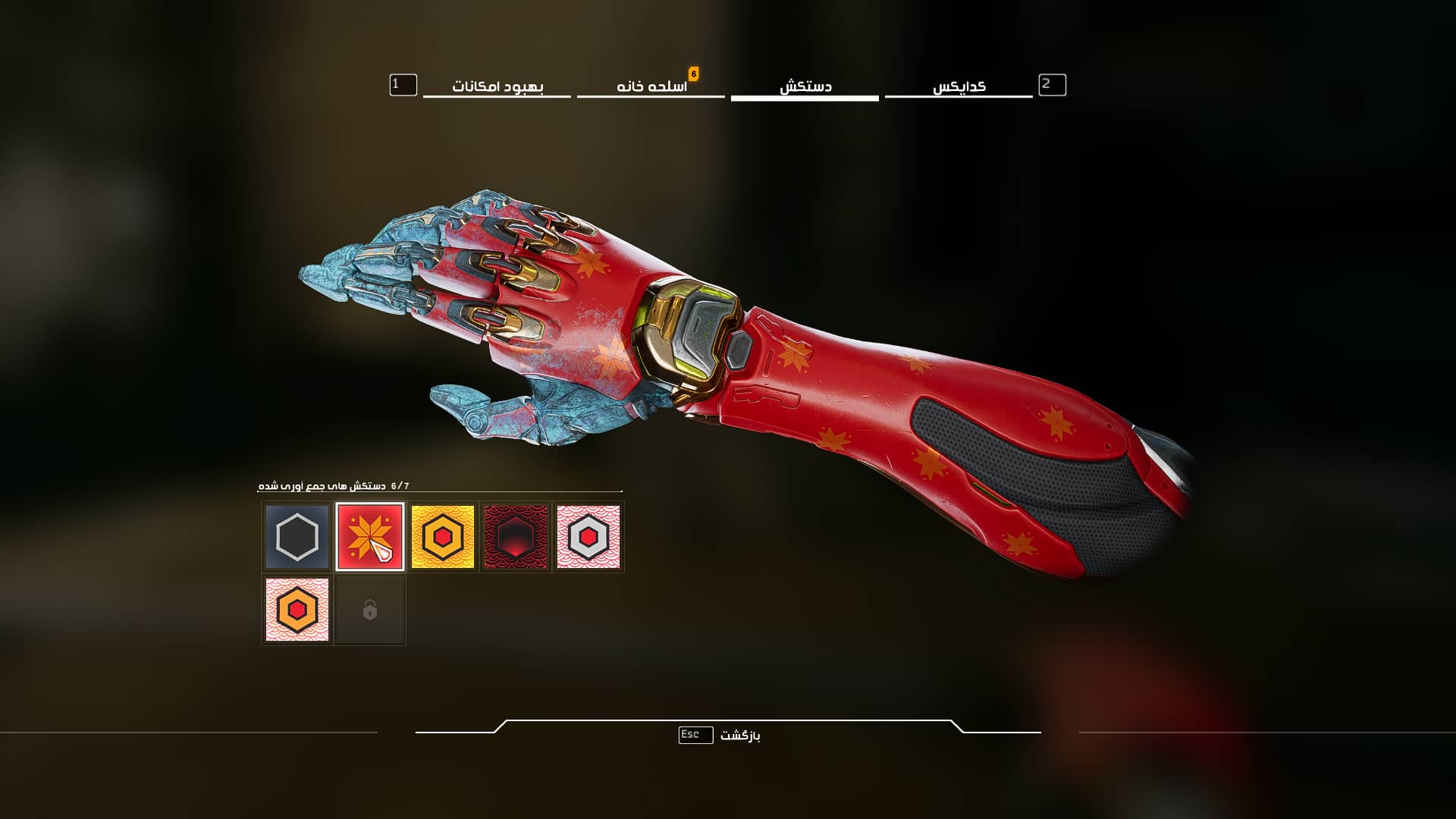Click the locked glove skin slot
1456x819 pixels.
point(370,610)
